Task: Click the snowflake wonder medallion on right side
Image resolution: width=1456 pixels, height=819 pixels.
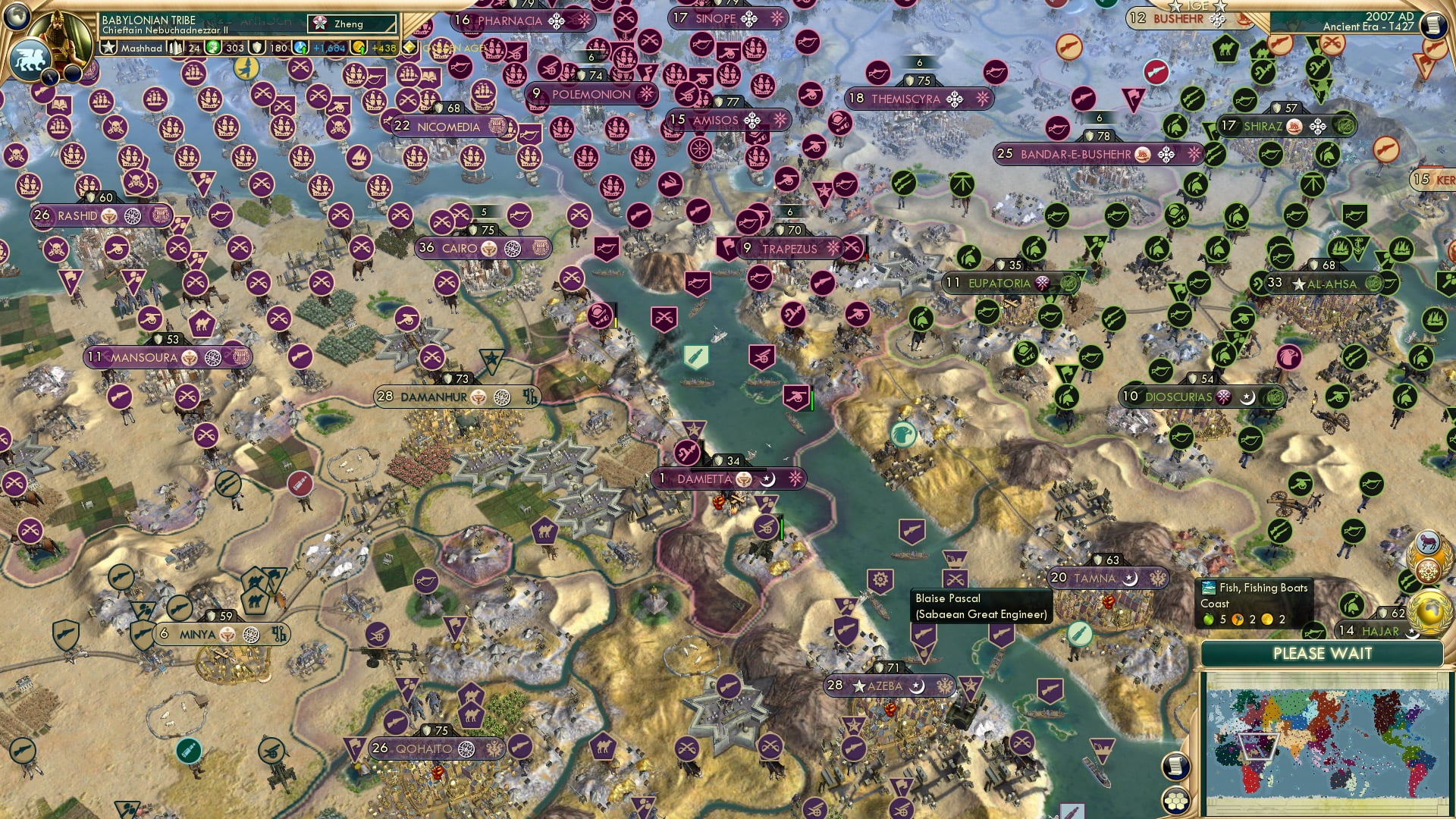Action: (1427, 570)
